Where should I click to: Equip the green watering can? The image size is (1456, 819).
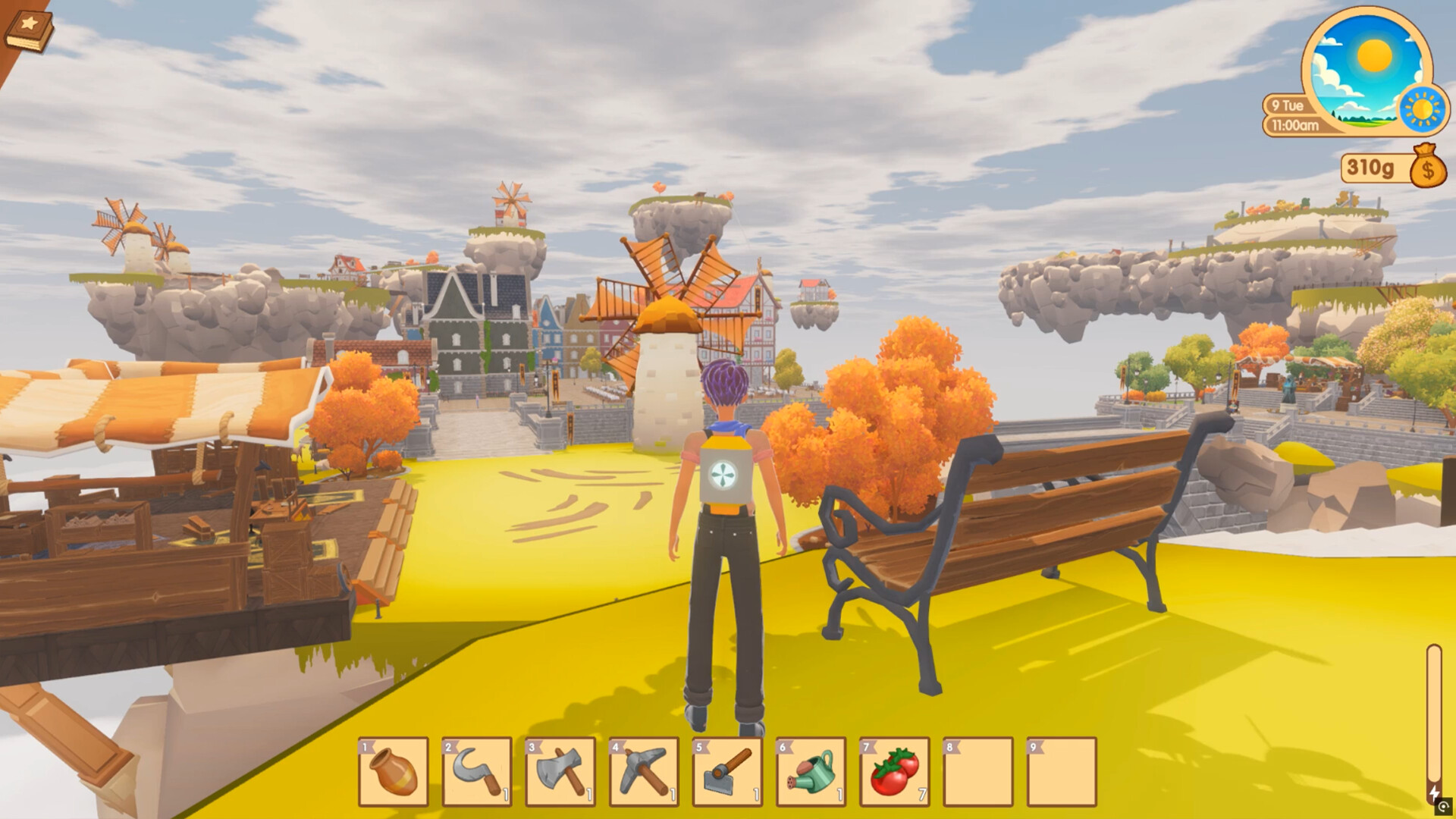[x=811, y=771]
